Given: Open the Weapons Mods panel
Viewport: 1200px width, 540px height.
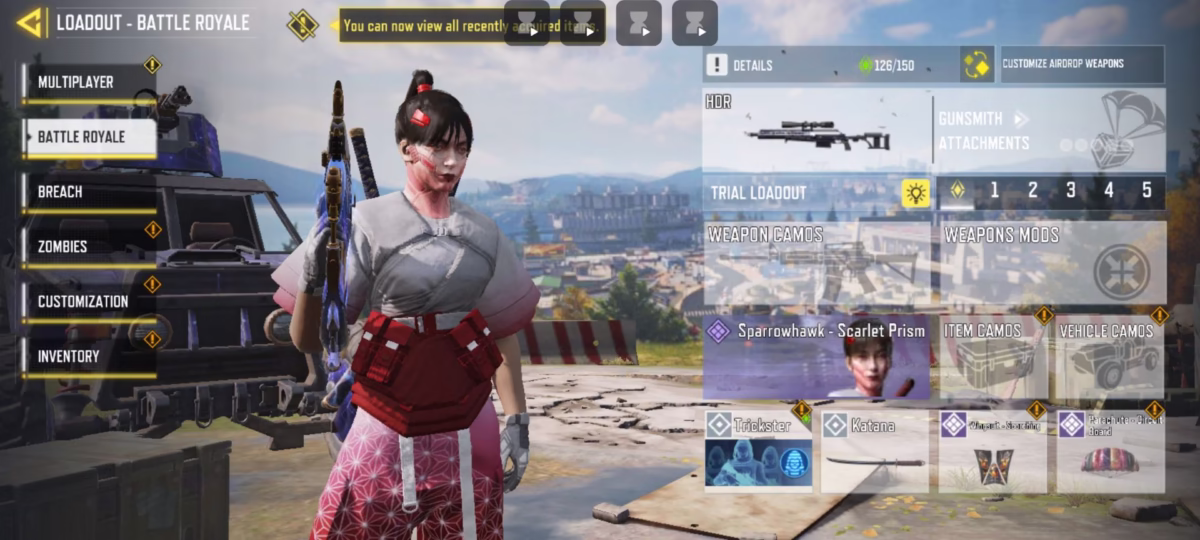Looking at the screenshot, I should 1052,263.
